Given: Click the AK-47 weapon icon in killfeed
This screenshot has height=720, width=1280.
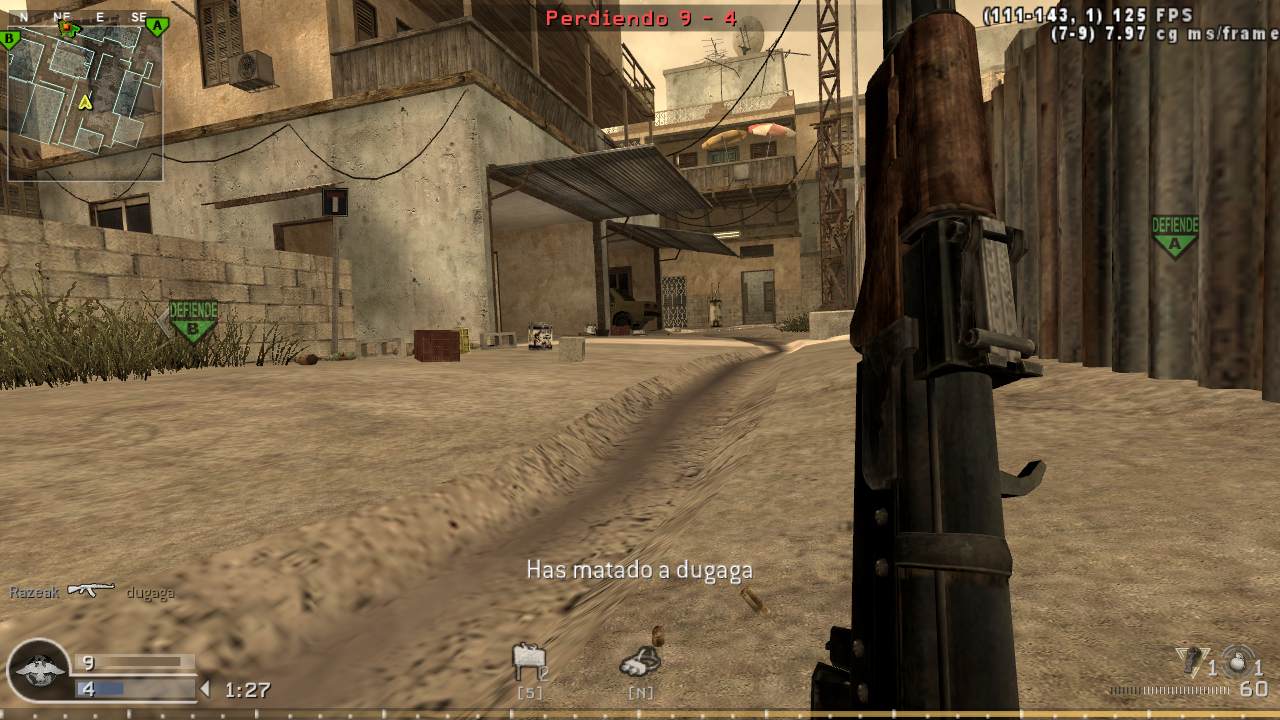Looking at the screenshot, I should [x=90, y=590].
